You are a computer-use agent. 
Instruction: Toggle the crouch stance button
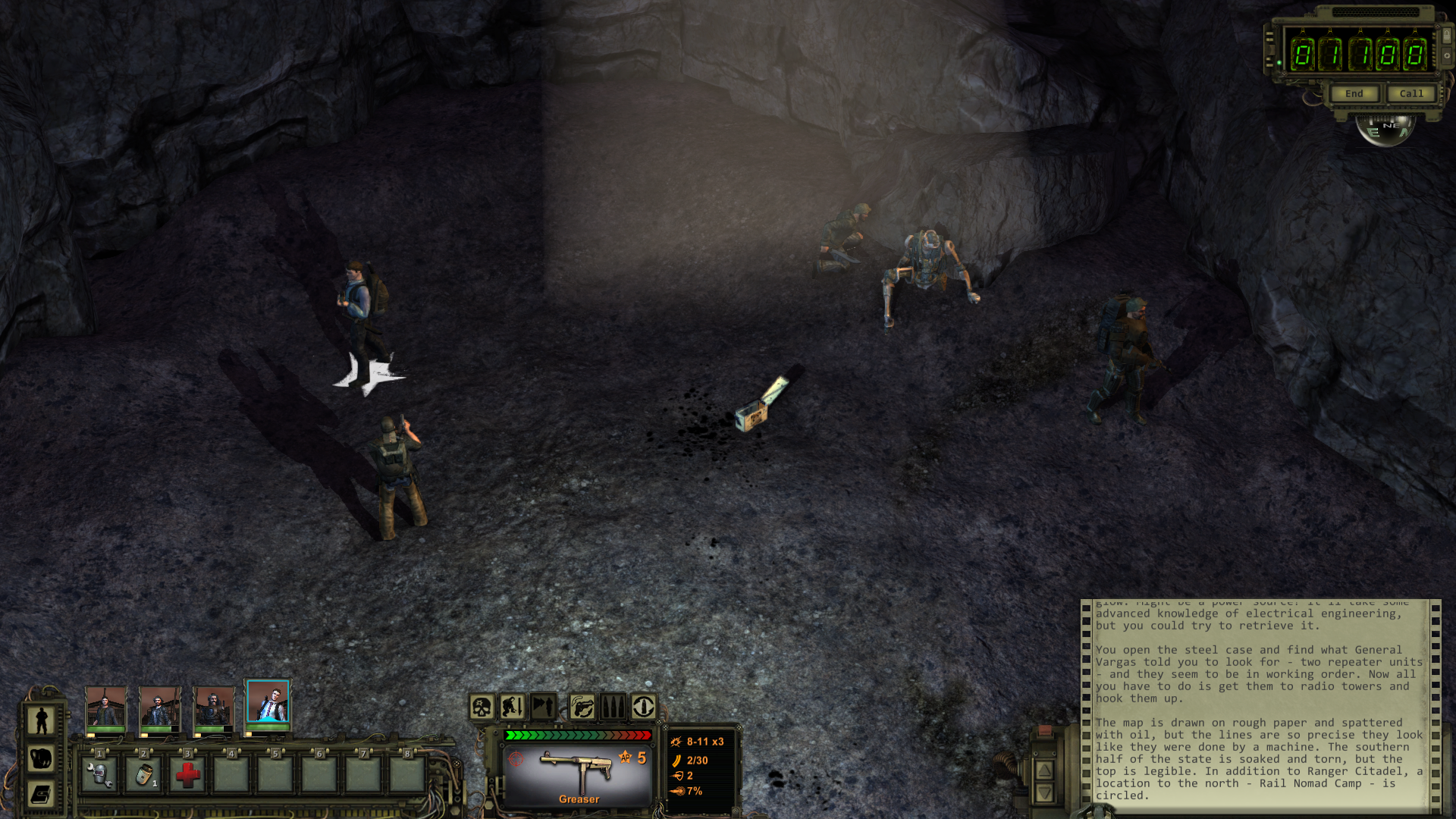513,708
